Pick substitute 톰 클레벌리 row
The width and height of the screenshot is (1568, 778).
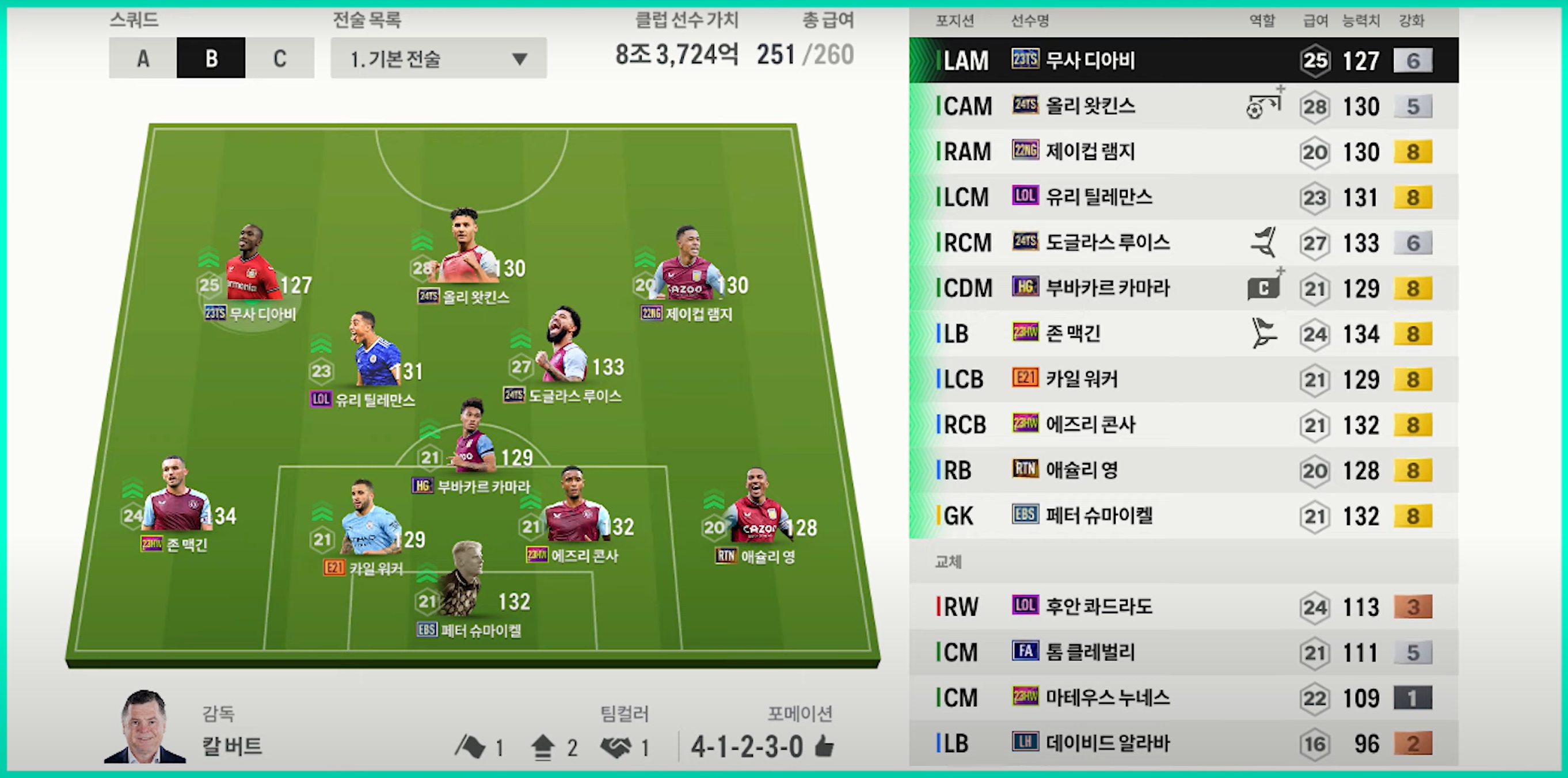click(1183, 652)
